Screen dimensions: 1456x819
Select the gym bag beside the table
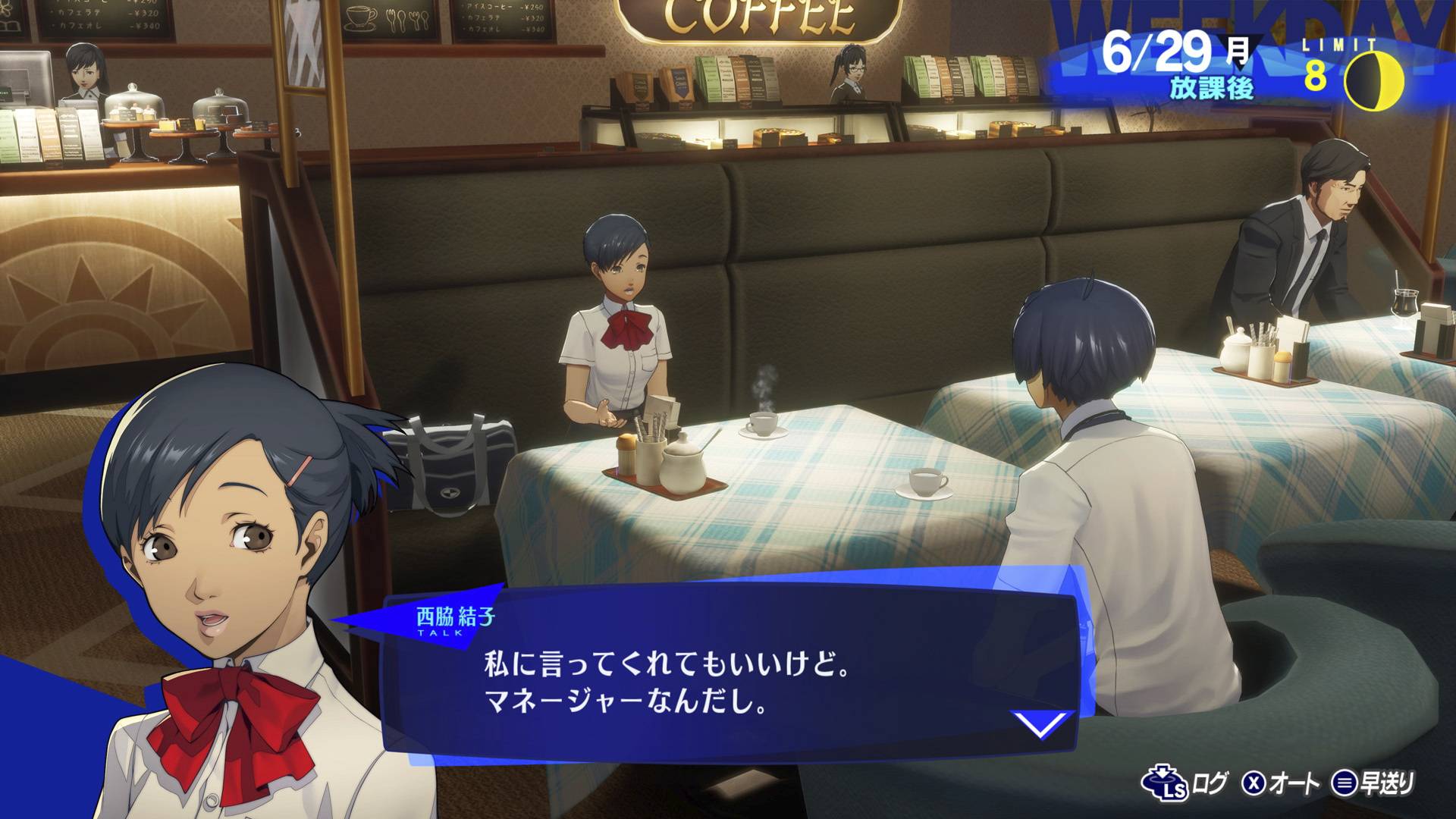pyautogui.click(x=447, y=463)
